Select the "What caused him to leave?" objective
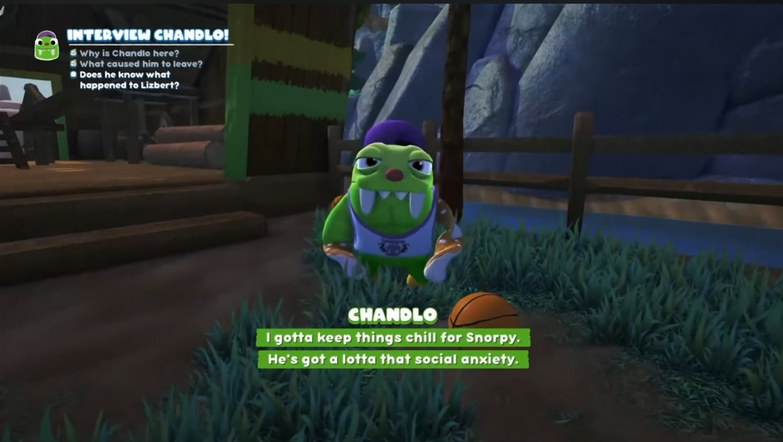 [x=140, y=63]
